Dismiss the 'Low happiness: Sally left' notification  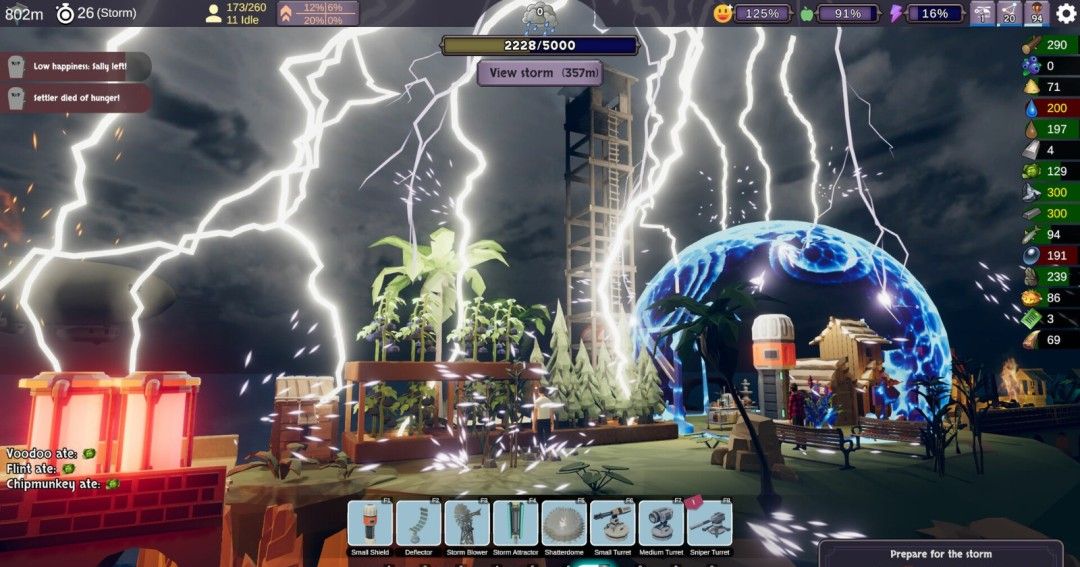click(76, 66)
